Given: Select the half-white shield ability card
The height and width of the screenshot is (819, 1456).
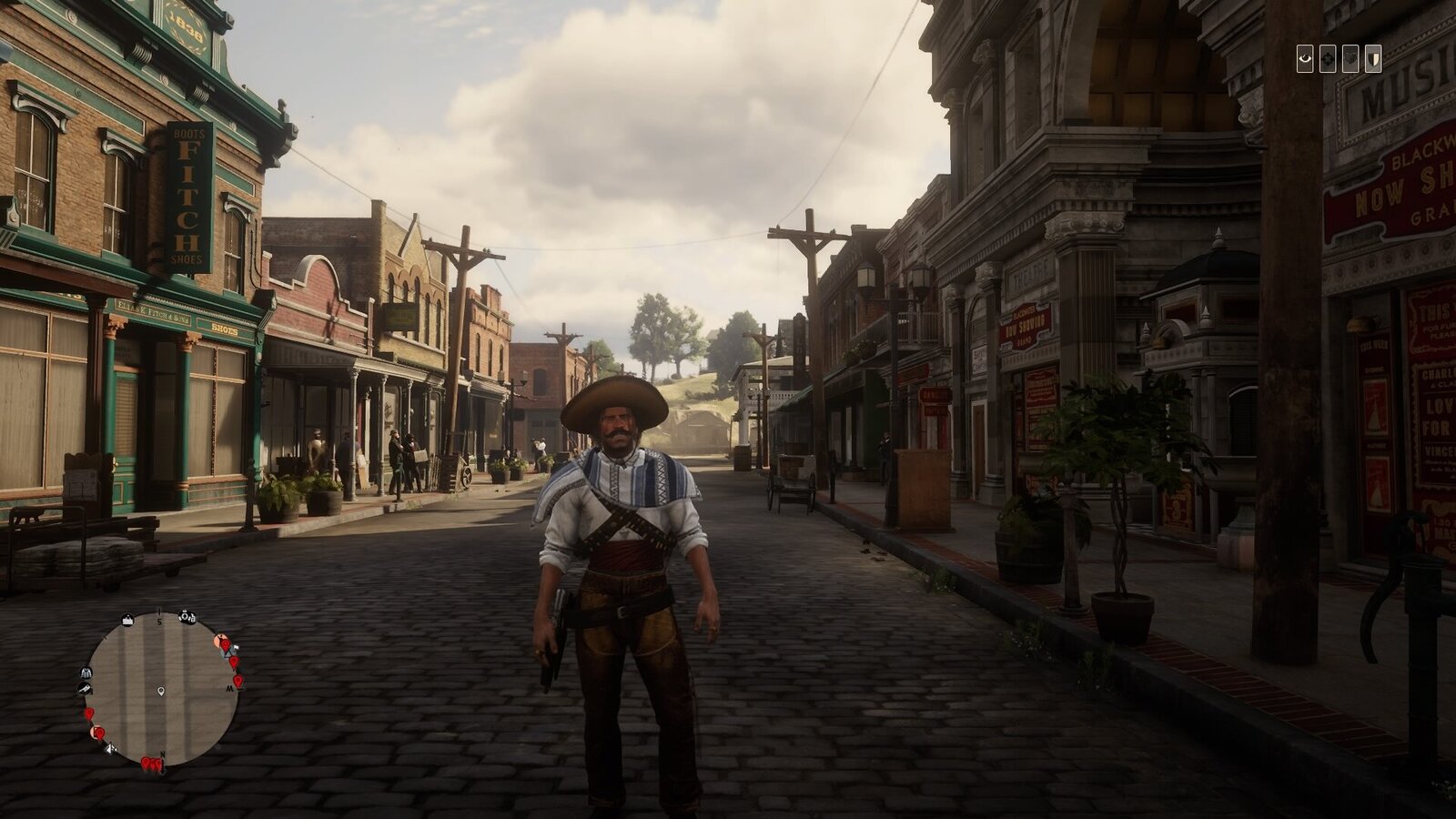Looking at the screenshot, I should click(x=1372, y=58).
